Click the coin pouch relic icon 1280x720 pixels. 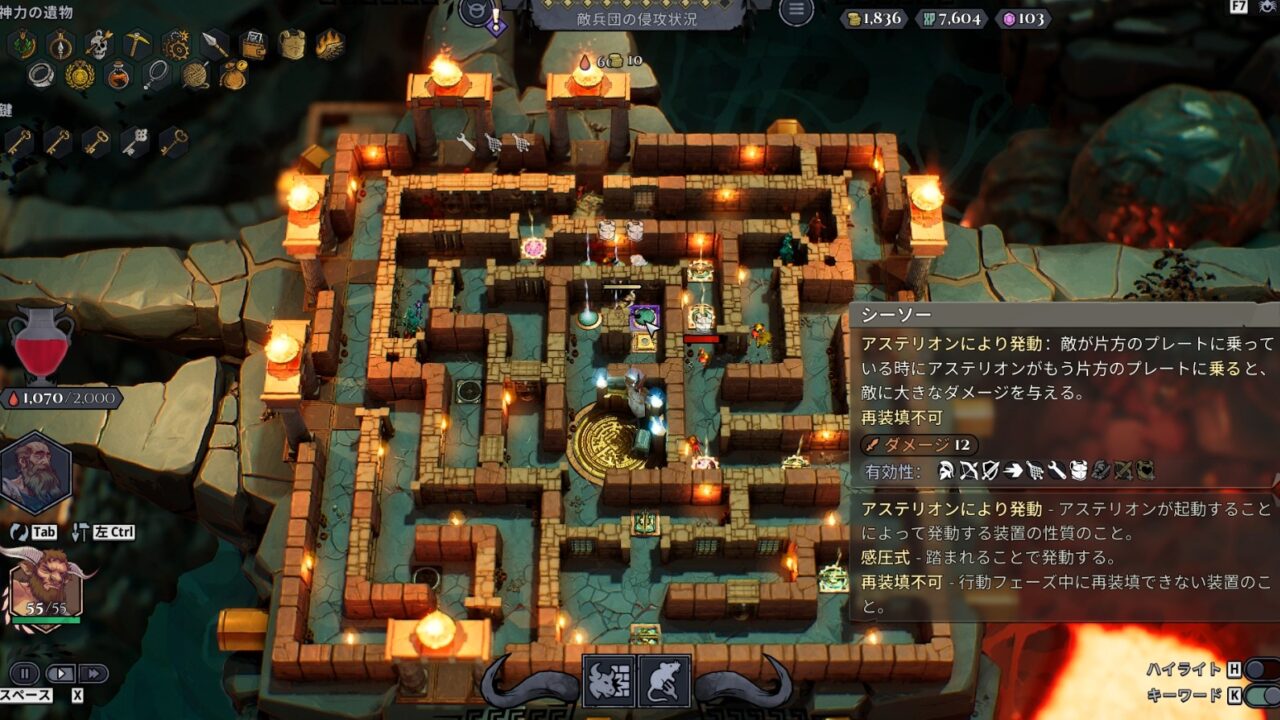coord(233,75)
